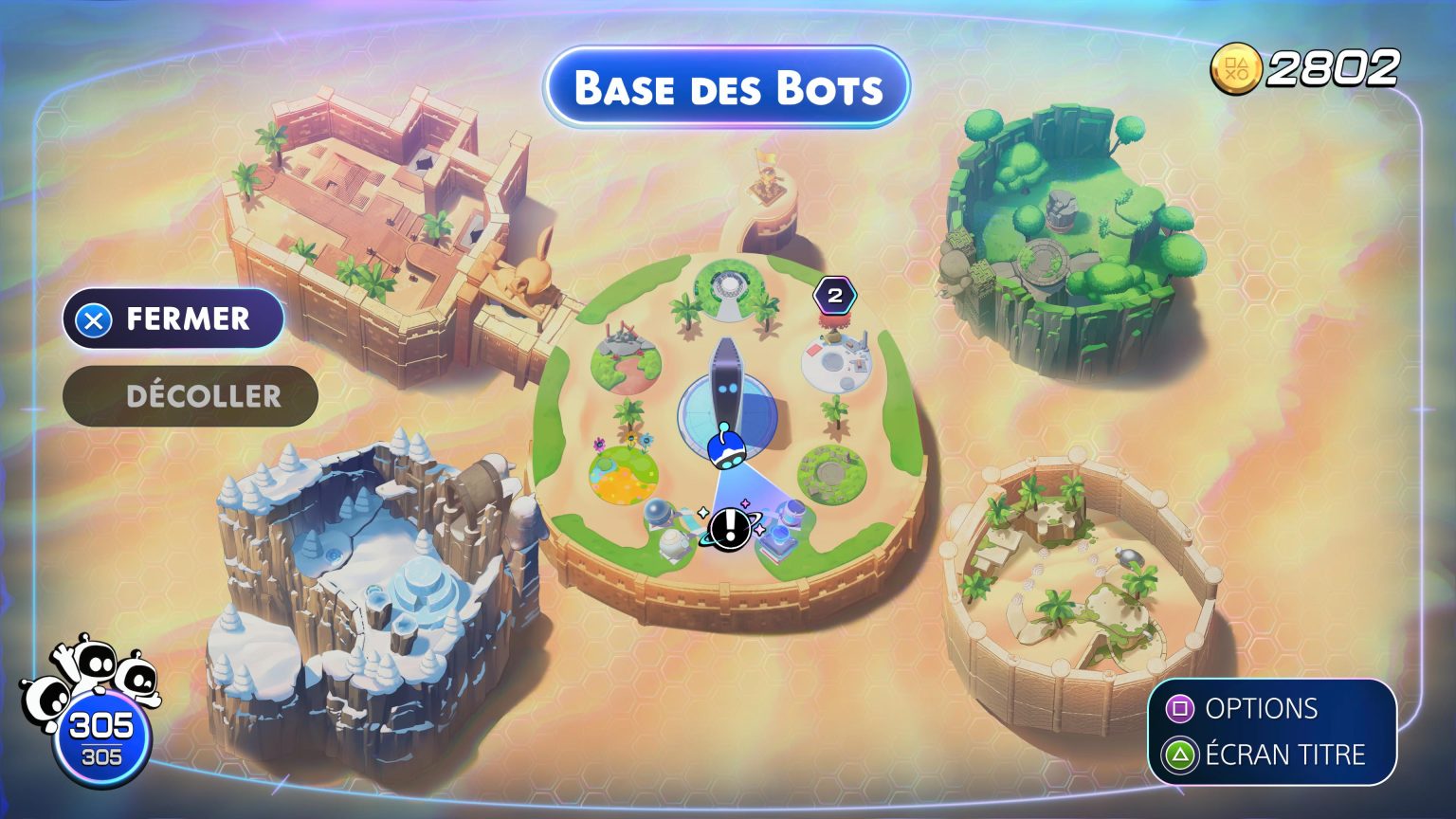
Task: Toggle the exclamation mark point of interest marker
Action: (728, 528)
